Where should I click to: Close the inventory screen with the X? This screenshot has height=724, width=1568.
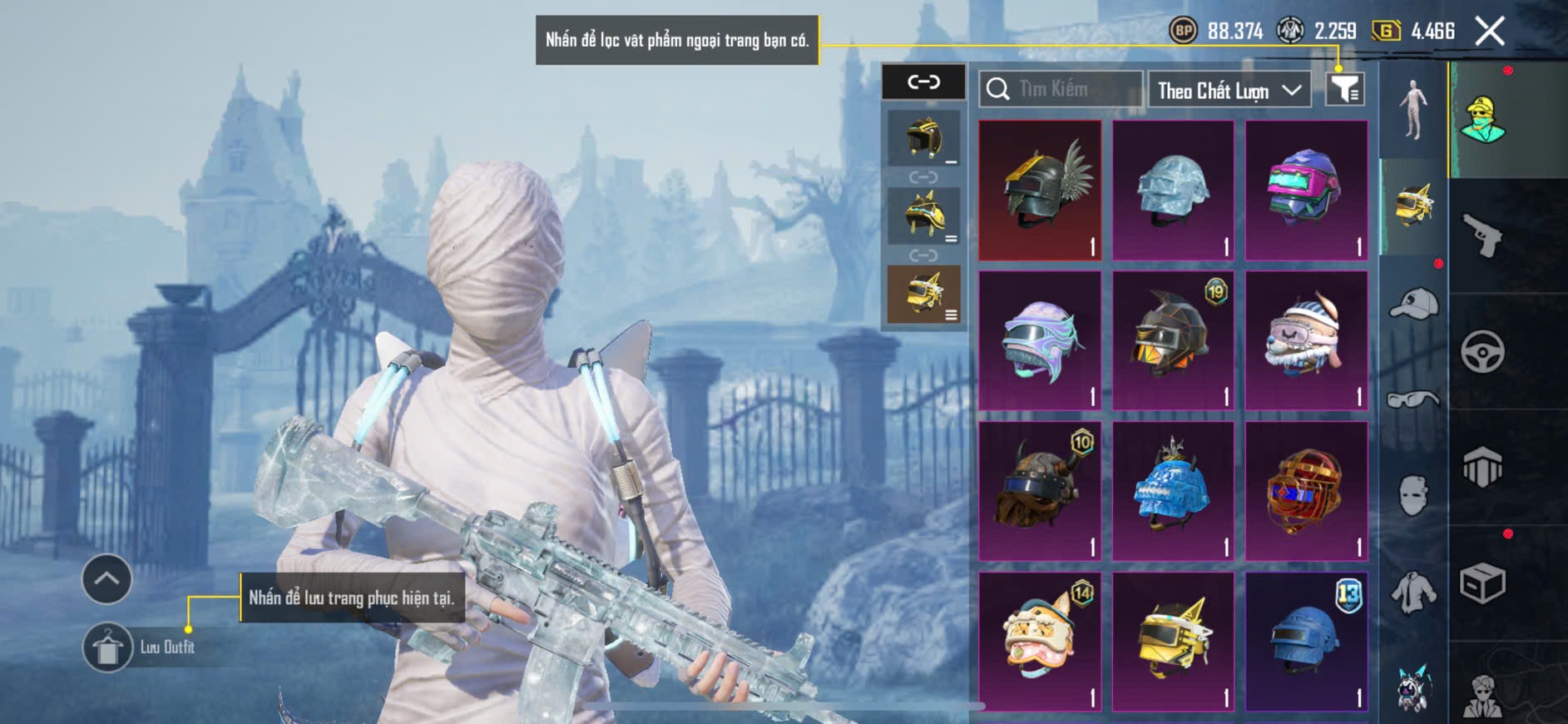click(x=1490, y=32)
